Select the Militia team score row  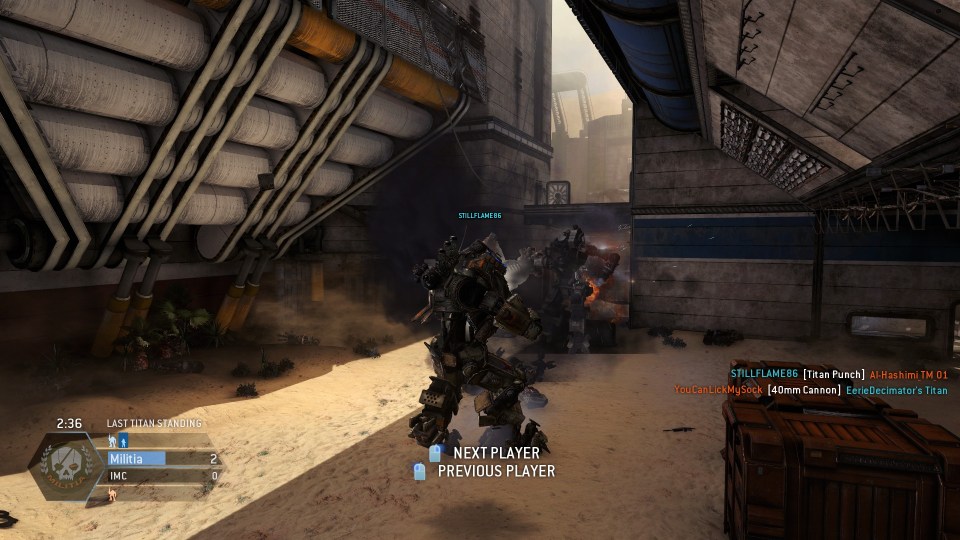pos(163,459)
